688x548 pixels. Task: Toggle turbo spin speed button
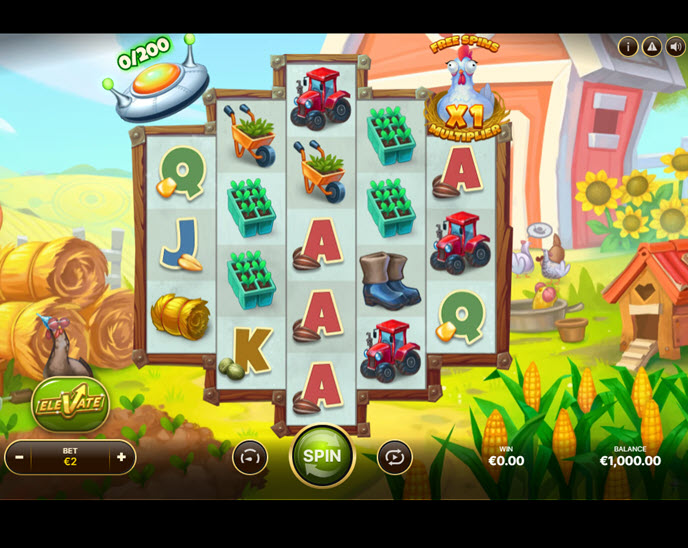[x=250, y=457]
